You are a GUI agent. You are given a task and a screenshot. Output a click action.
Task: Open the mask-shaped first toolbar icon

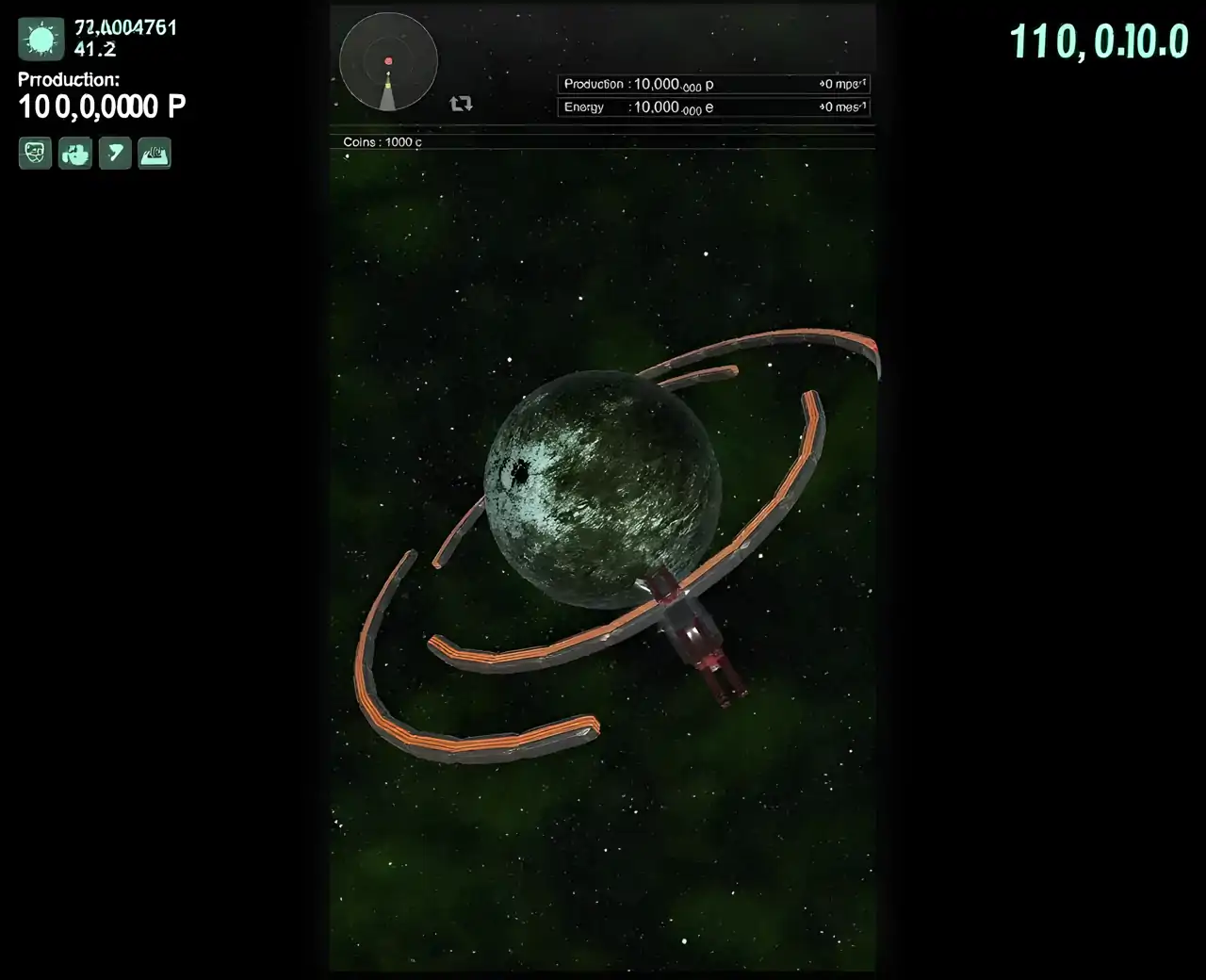[33, 153]
